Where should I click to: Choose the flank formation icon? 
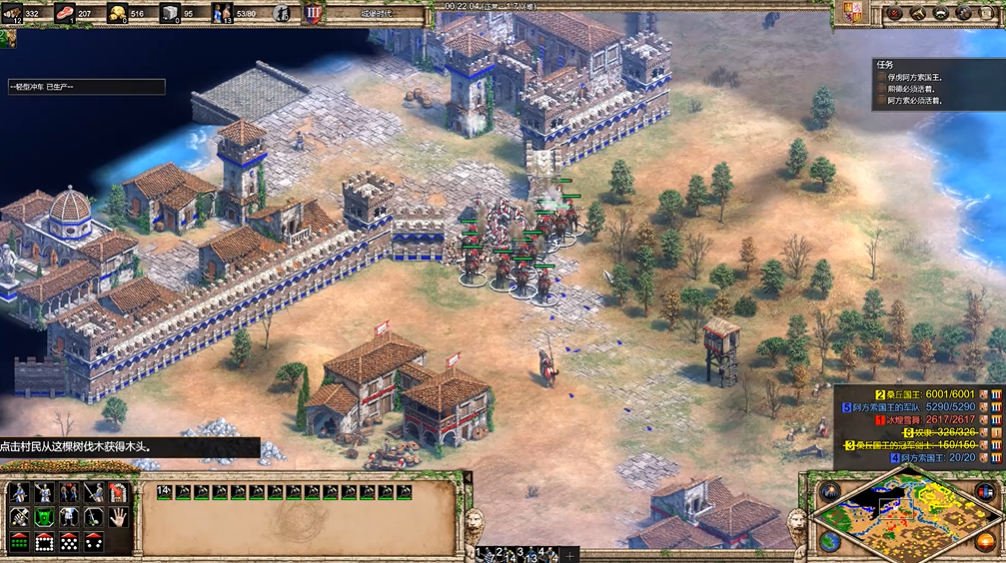pyautogui.click(x=93, y=541)
